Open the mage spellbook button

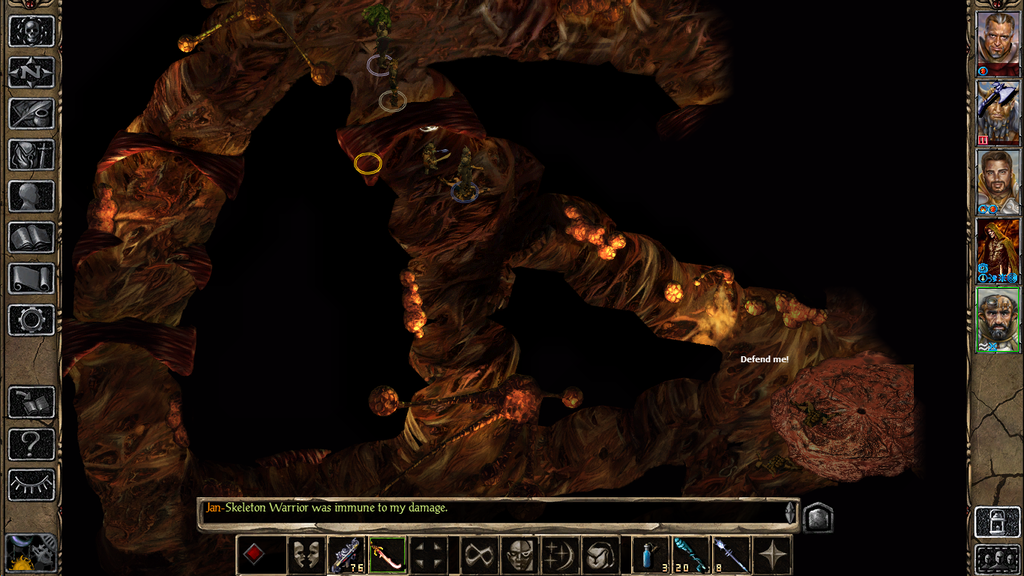point(31,237)
